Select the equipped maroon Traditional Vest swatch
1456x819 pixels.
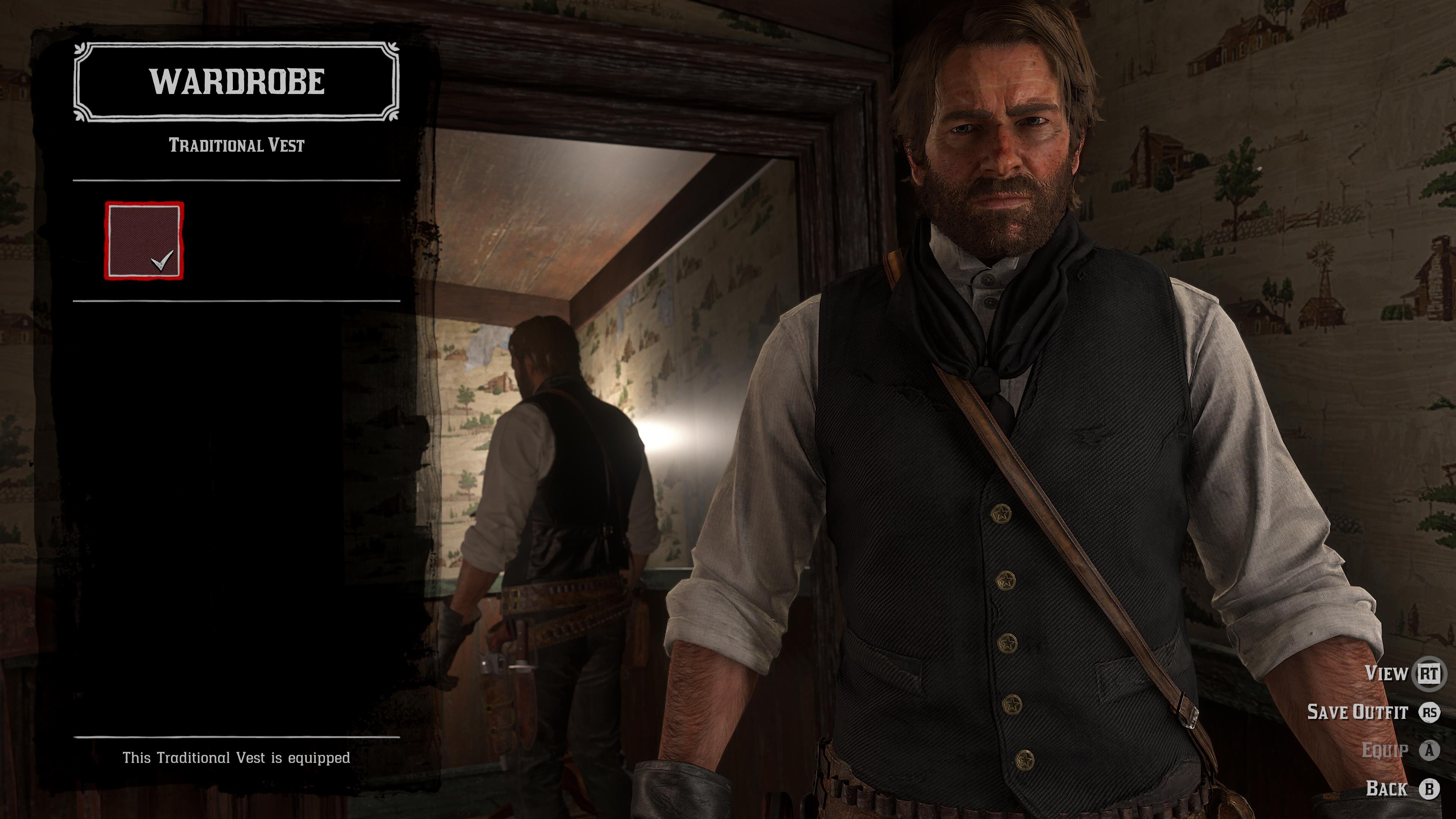click(144, 241)
